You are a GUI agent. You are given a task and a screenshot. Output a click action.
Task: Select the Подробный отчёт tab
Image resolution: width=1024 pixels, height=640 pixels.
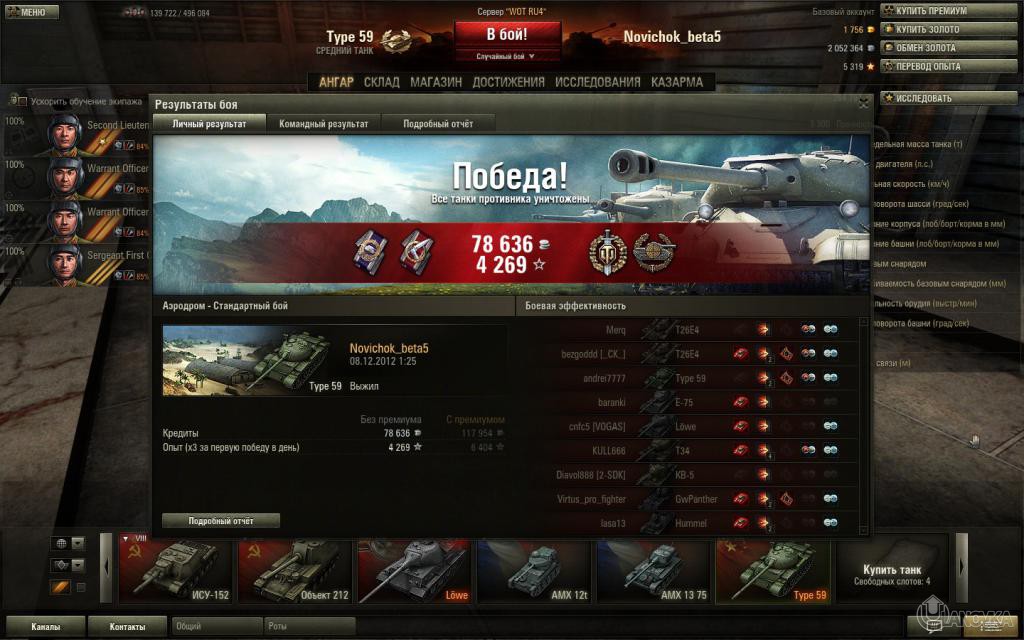click(x=438, y=124)
